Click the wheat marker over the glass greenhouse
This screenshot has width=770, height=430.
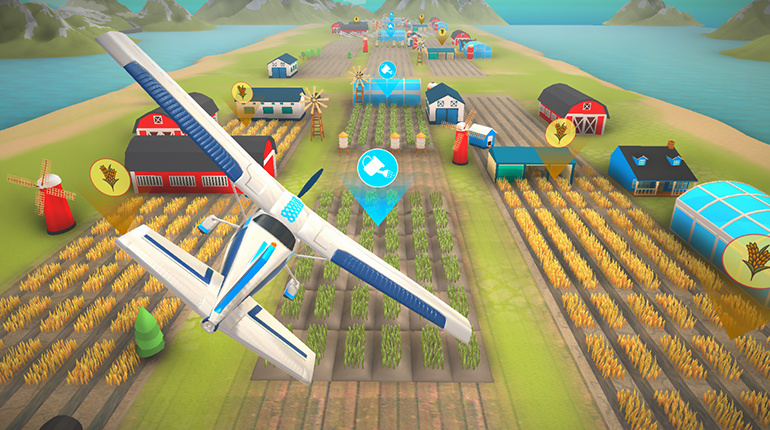pyautogui.click(x=748, y=257)
